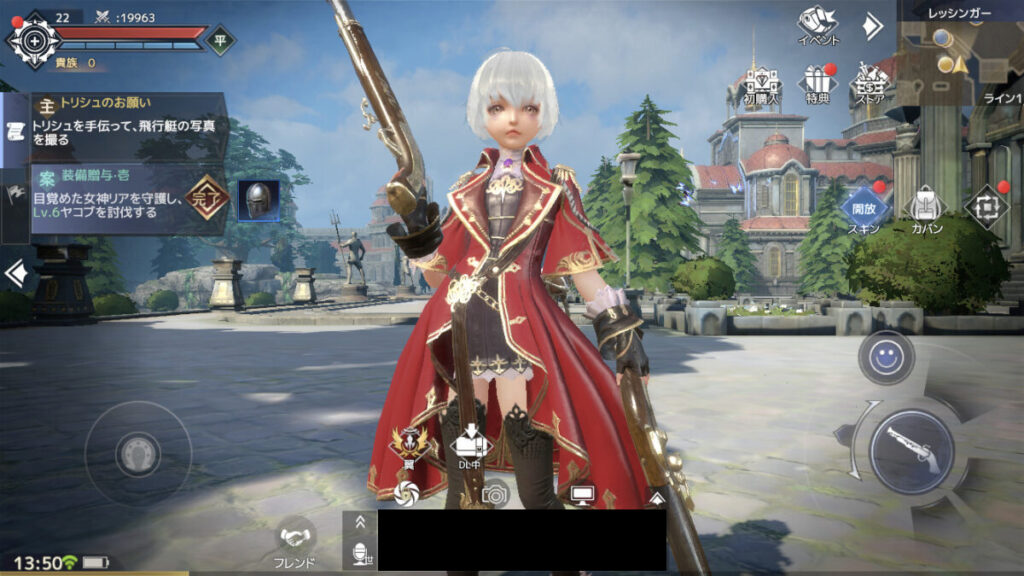Screen dimensions: 1024x576
Task: Collapse the top menu with arrow icon
Action: click(x=872, y=25)
